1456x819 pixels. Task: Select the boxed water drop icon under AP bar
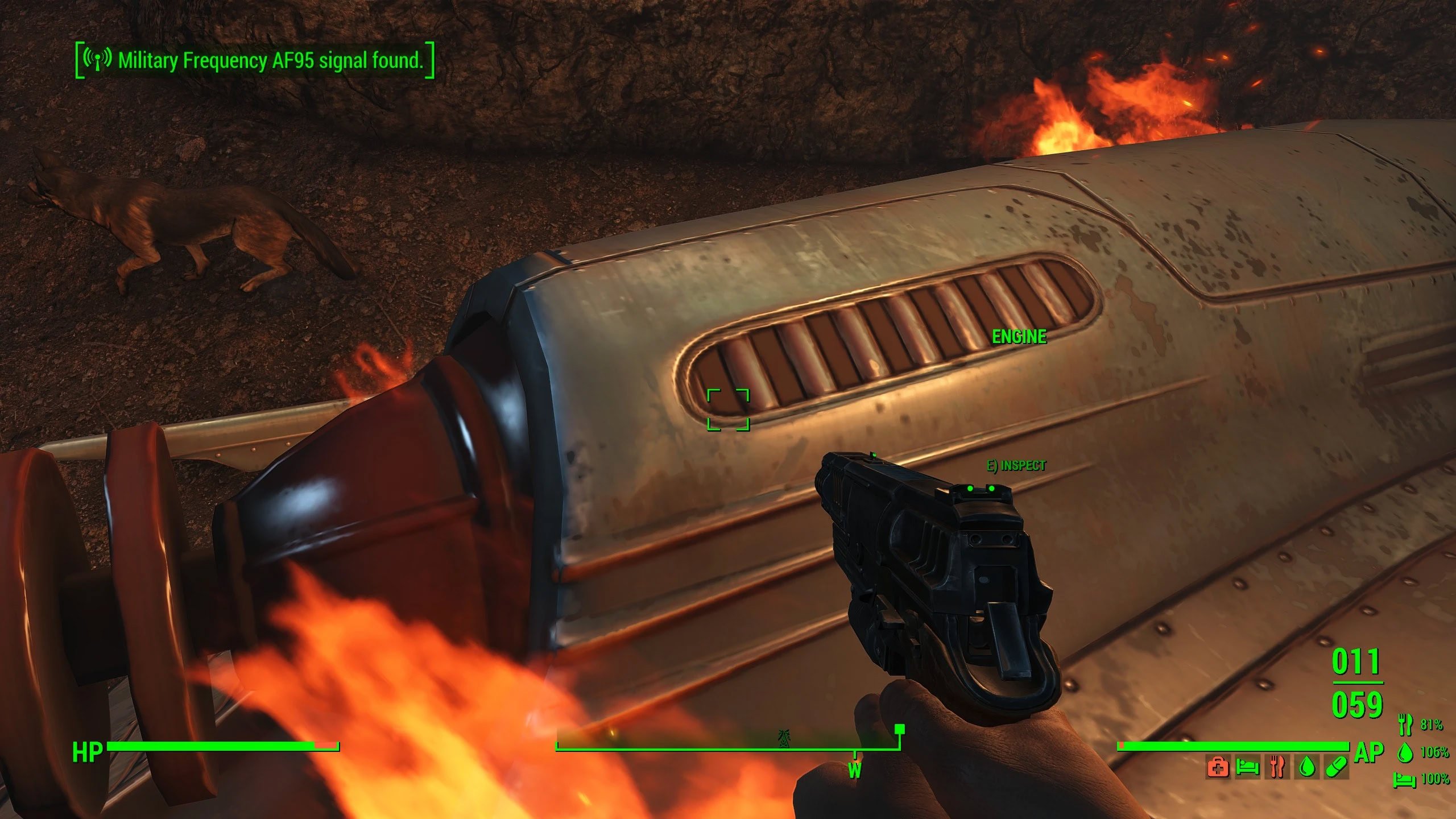tap(1307, 768)
